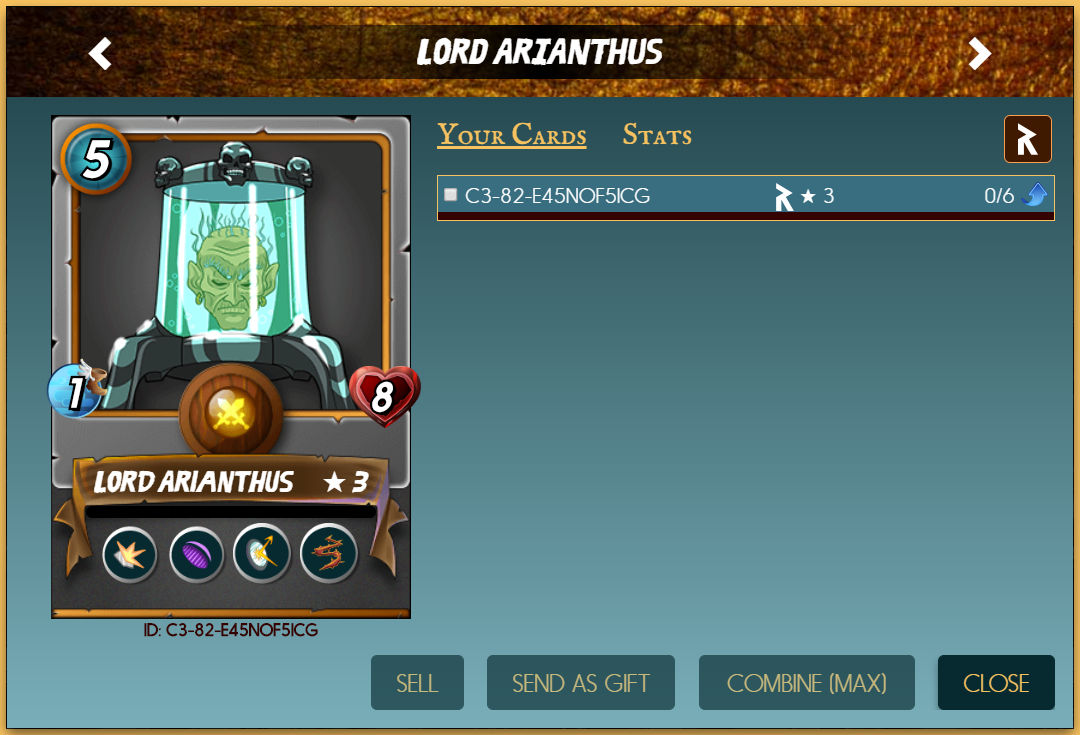The width and height of the screenshot is (1080, 735).
Task: Inspect the blast ability icon on card
Action: coord(130,554)
